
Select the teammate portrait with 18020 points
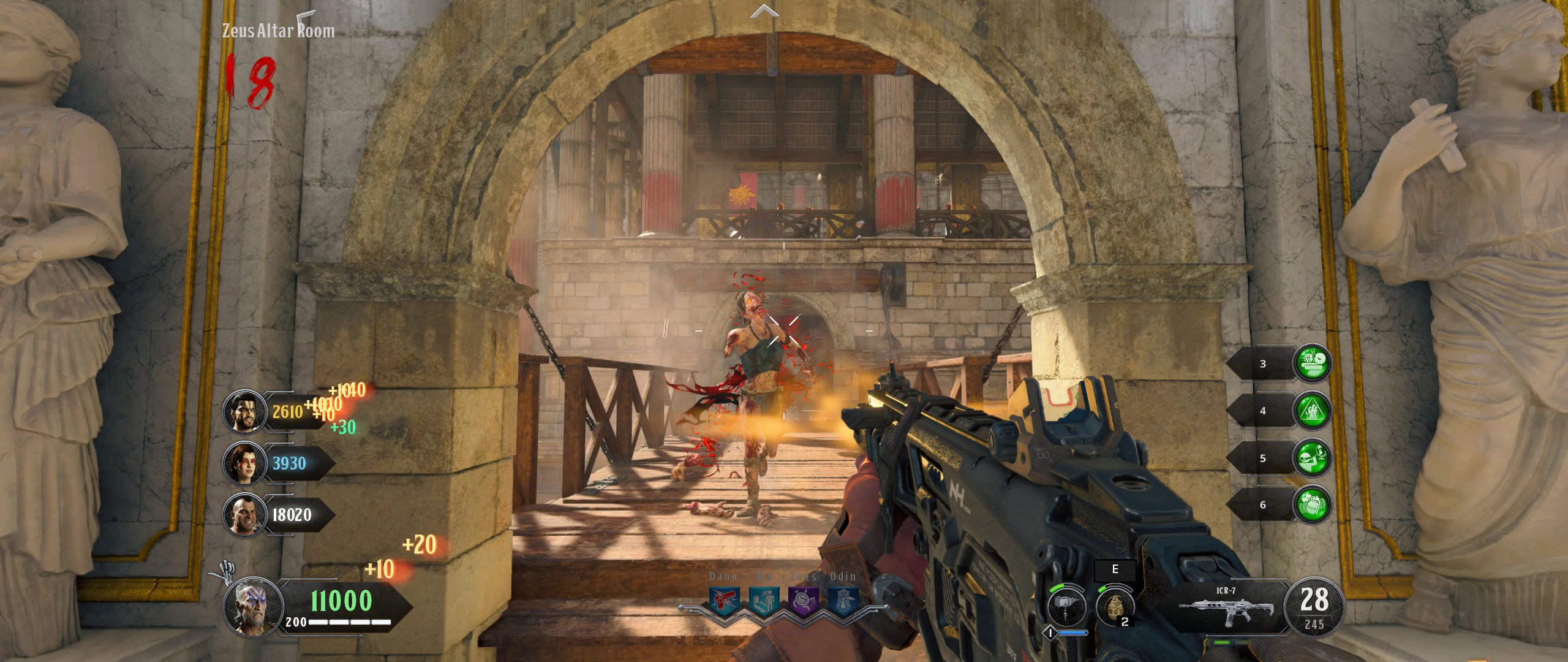tap(243, 514)
